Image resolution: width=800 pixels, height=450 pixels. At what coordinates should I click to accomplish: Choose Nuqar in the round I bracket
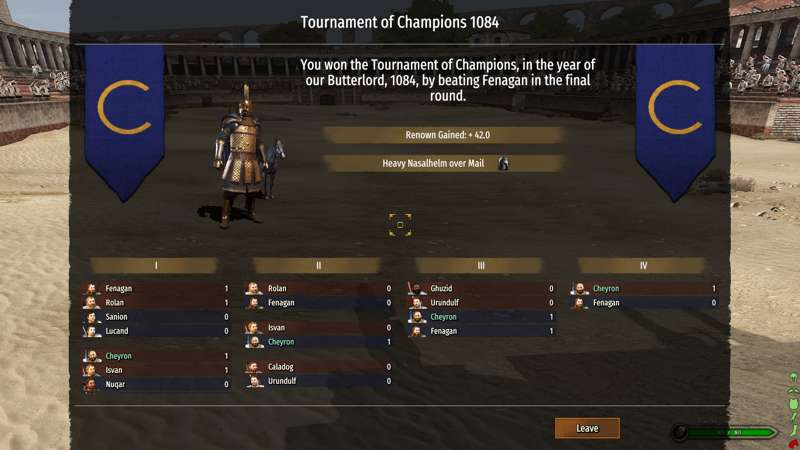155,384
